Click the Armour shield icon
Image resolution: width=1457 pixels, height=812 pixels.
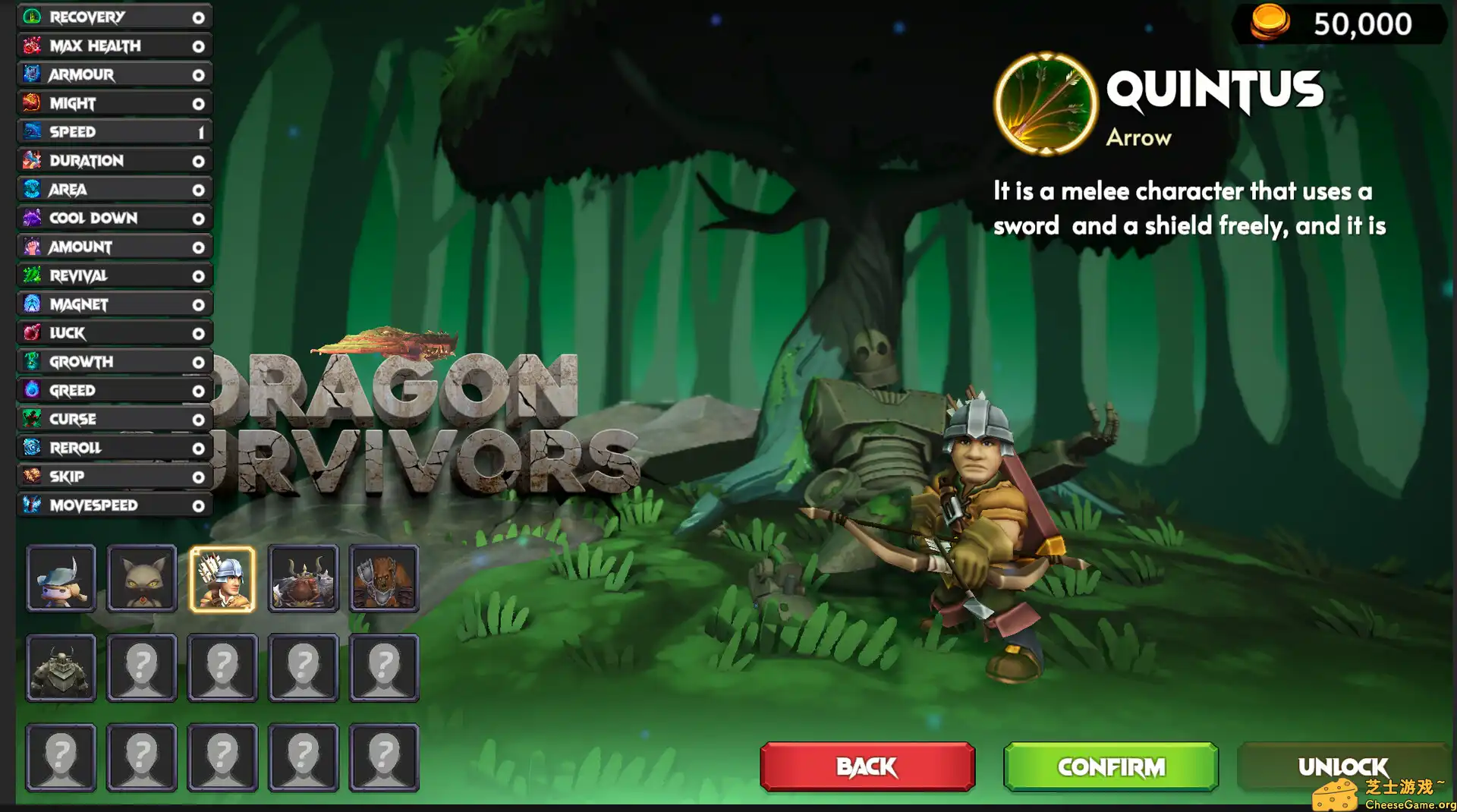(30, 74)
